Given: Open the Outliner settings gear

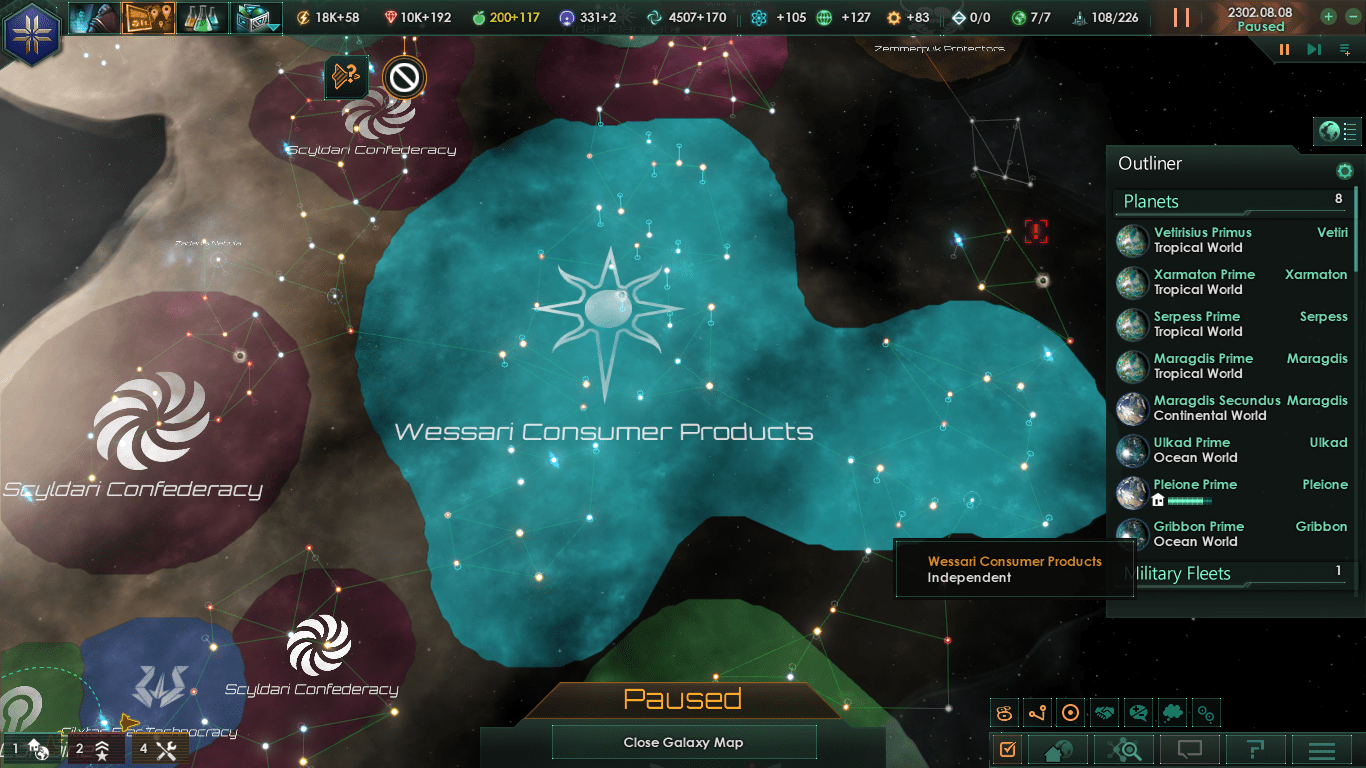Looking at the screenshot, I should pos(1345,170).
